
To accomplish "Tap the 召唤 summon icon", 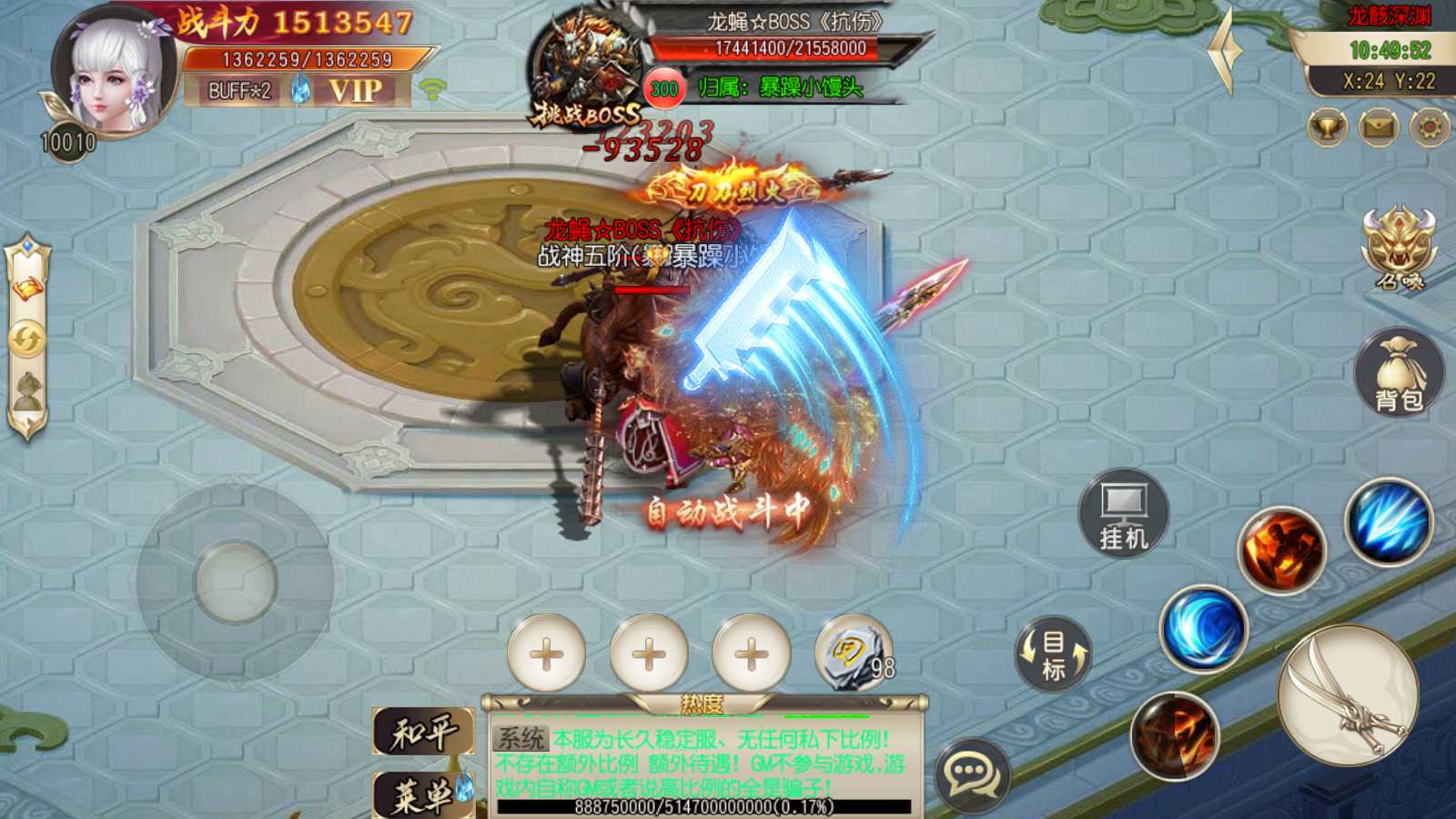I will click(1399, 248).
